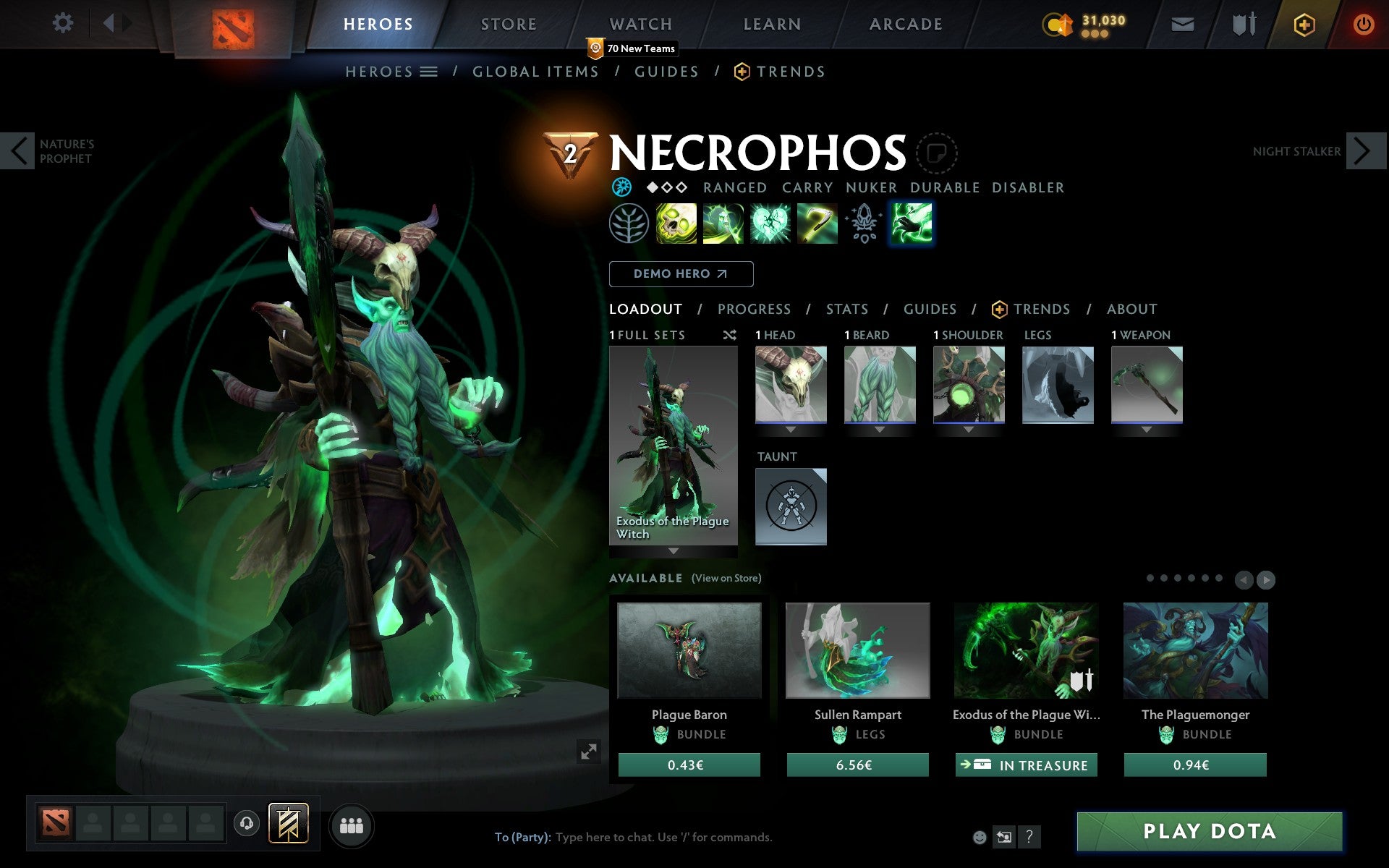The height and width of the screenshot is (868, 1389).
Task: Open the Arcade menu item
Action: click(904, 24)
